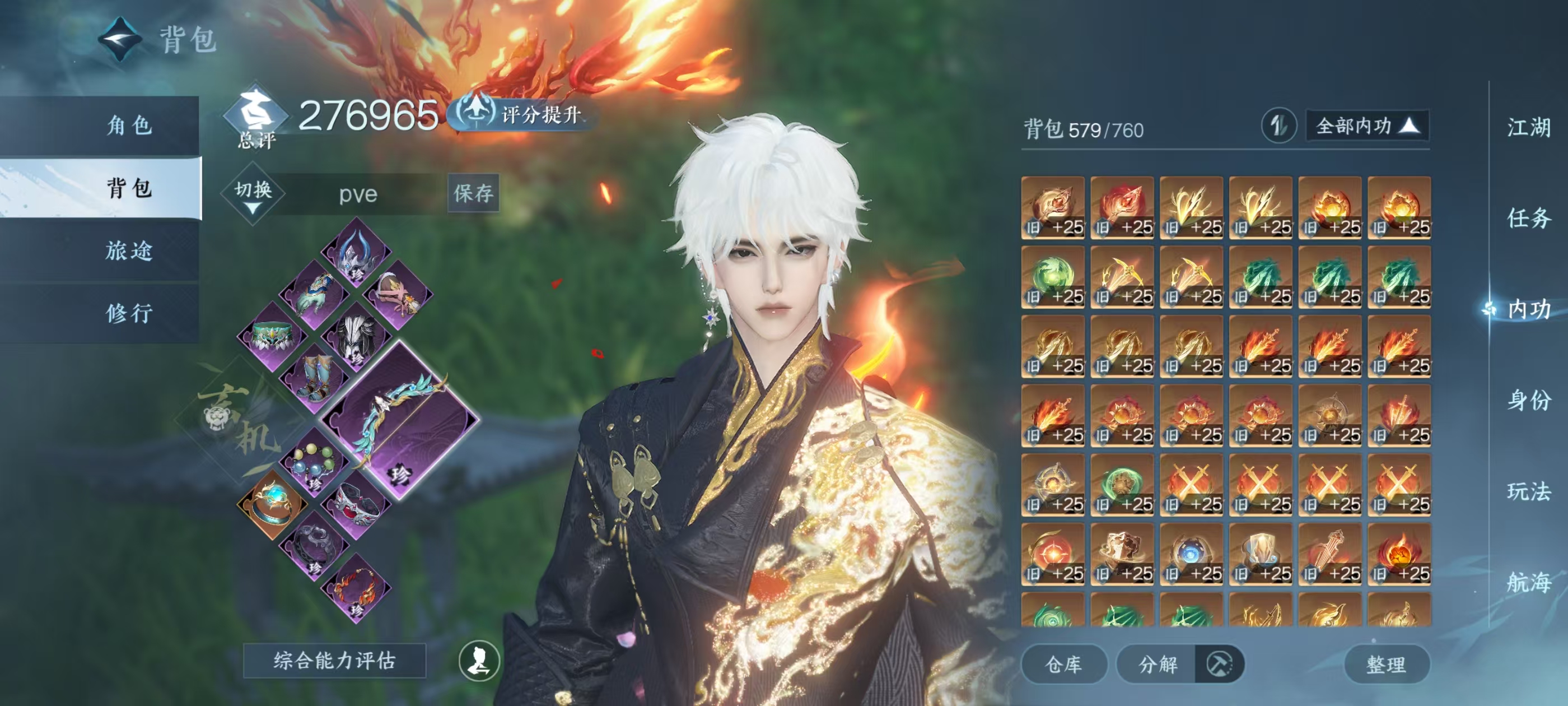The width and height of the screenshot is (1568, 706).
Task: Open the 角色 character tab
Action: tap(129, 126)
